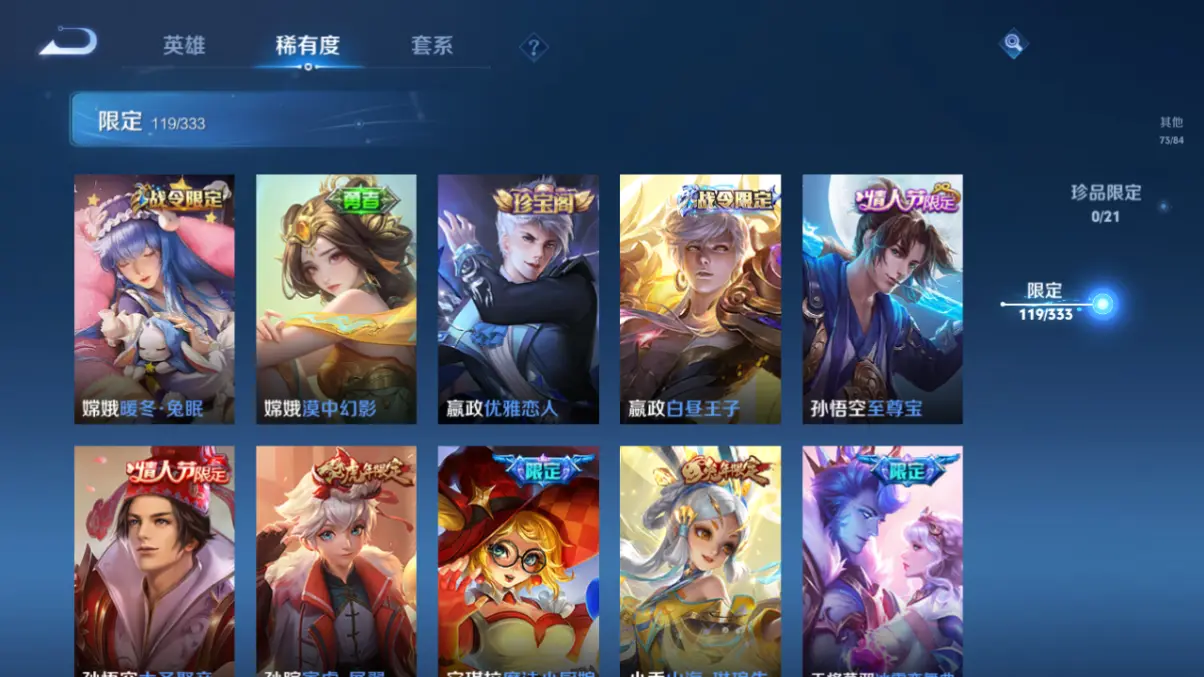1204x677 pixels.
Task: Select the 小乔 yellow tiger-year skin card
Action: point(700,560)
